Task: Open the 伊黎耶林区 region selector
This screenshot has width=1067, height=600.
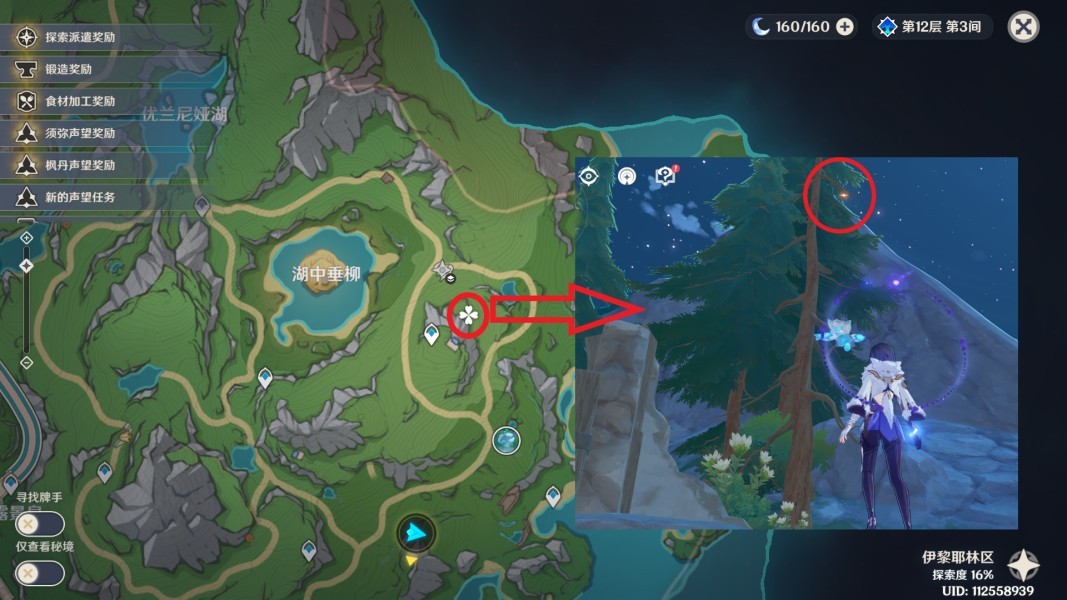Action: 1023,565
